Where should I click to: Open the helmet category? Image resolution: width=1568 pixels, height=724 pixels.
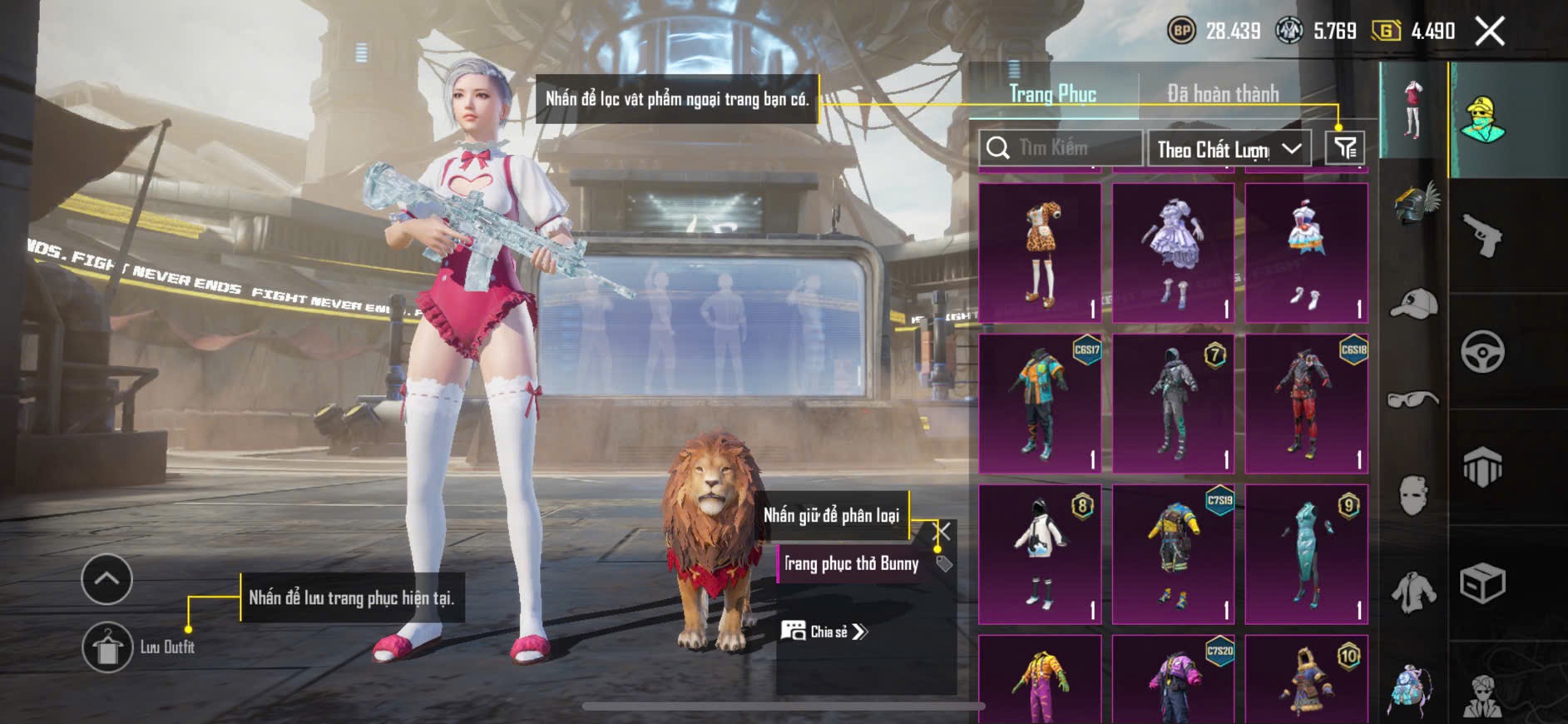1414,204
